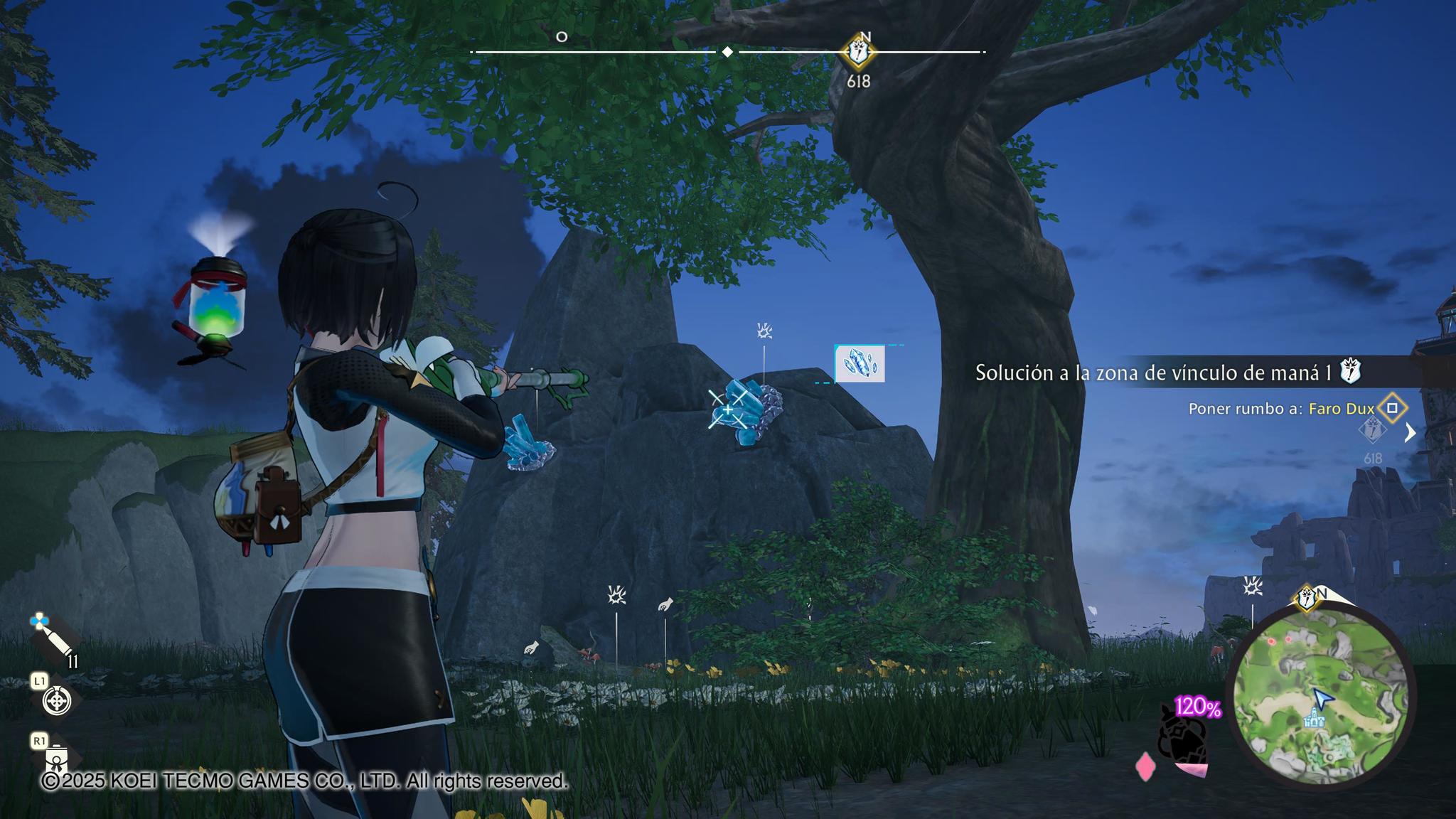Activate the crosshair ring skill icon
This screenshot has height=819, width=1456.
coord(57,701)
